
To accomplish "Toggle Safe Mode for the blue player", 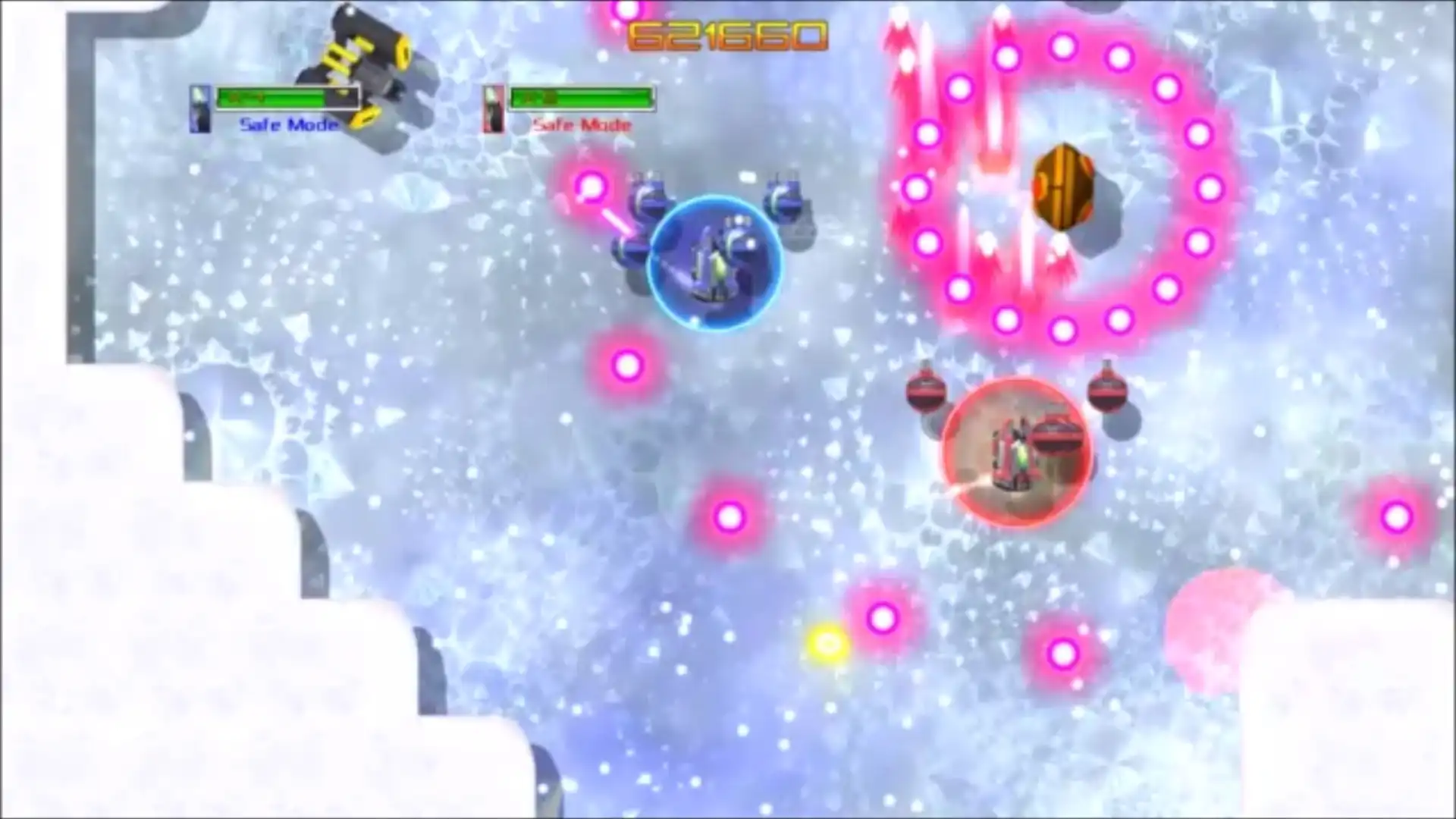I will [288, 124].
